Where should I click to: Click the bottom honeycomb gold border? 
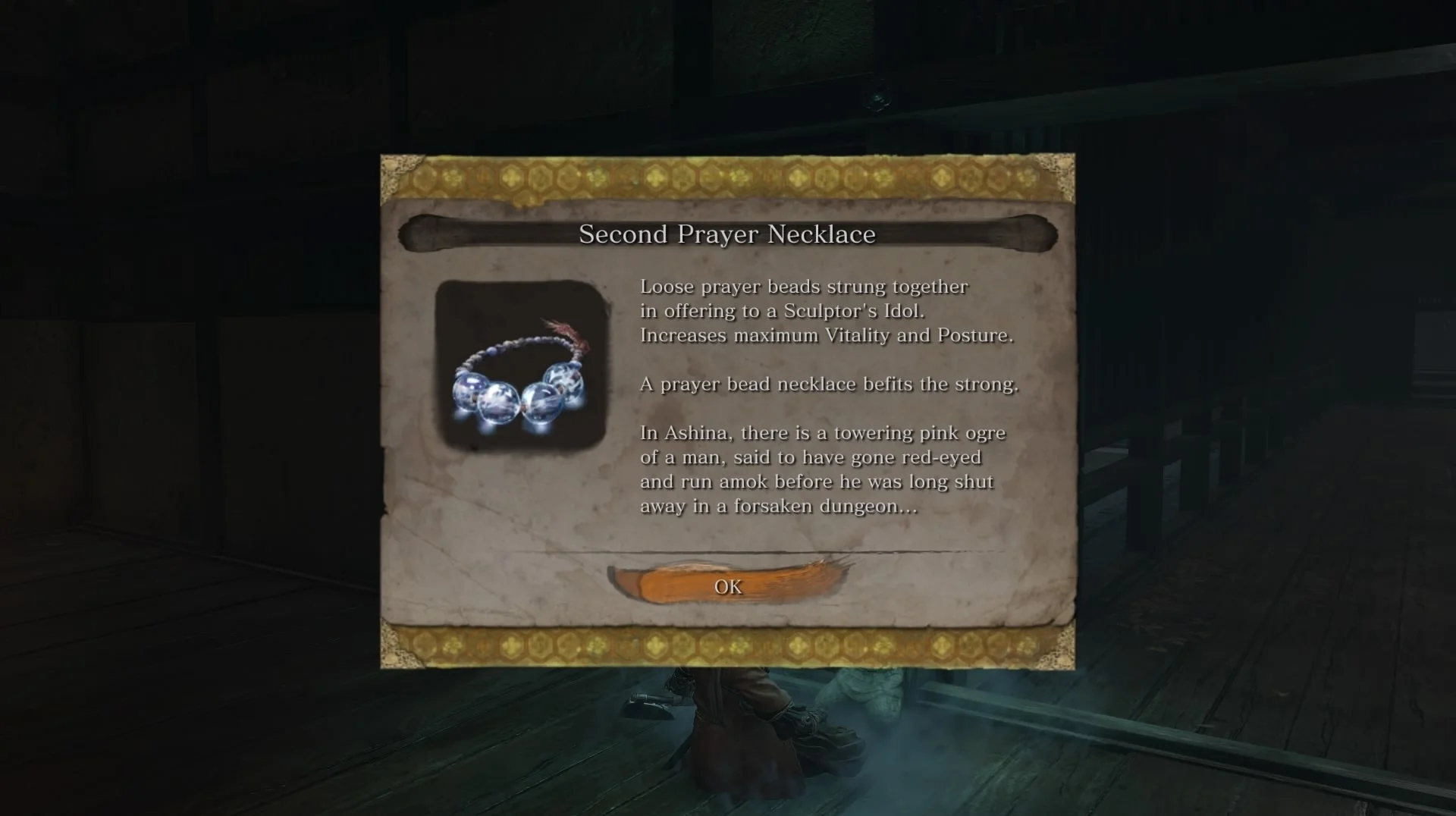pos(726,645)
